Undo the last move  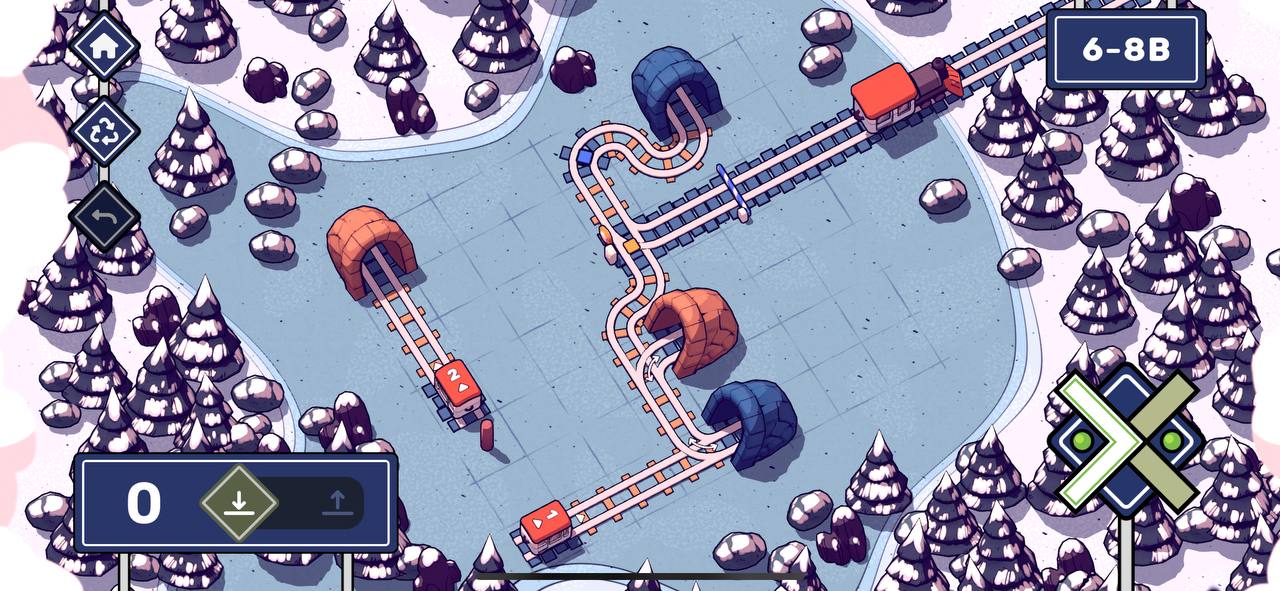pos(104,216)
